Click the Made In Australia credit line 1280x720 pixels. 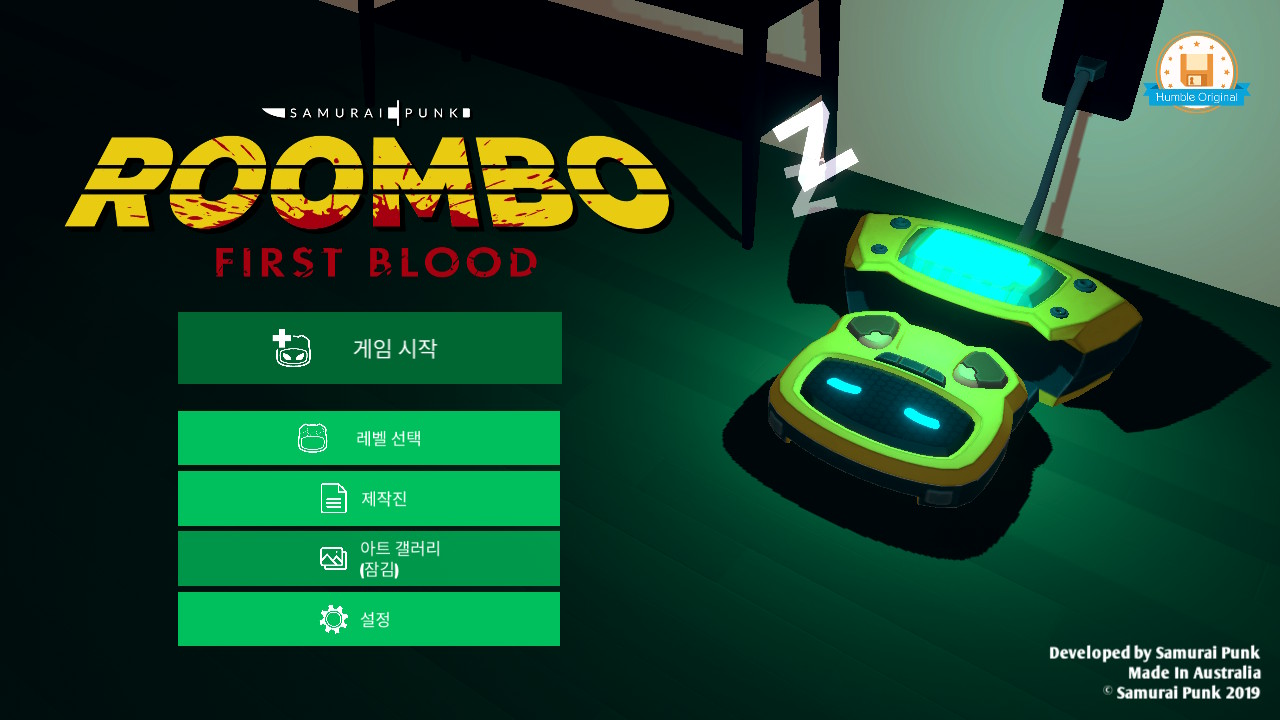pyautogui.click(x=1196, y=673)
